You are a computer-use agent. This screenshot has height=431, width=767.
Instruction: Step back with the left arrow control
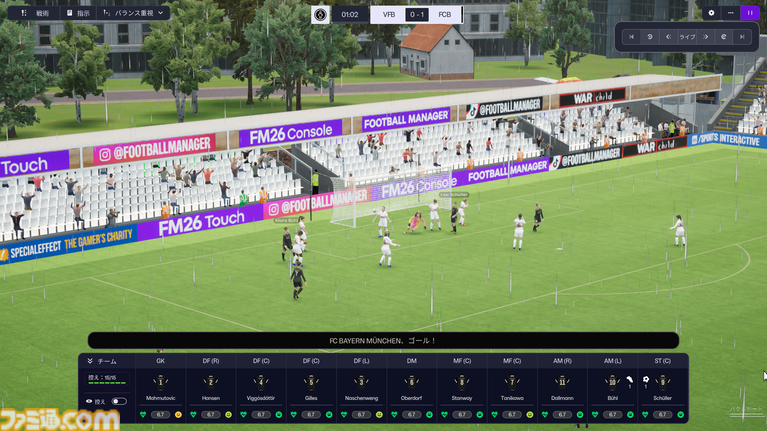[668, 37]
